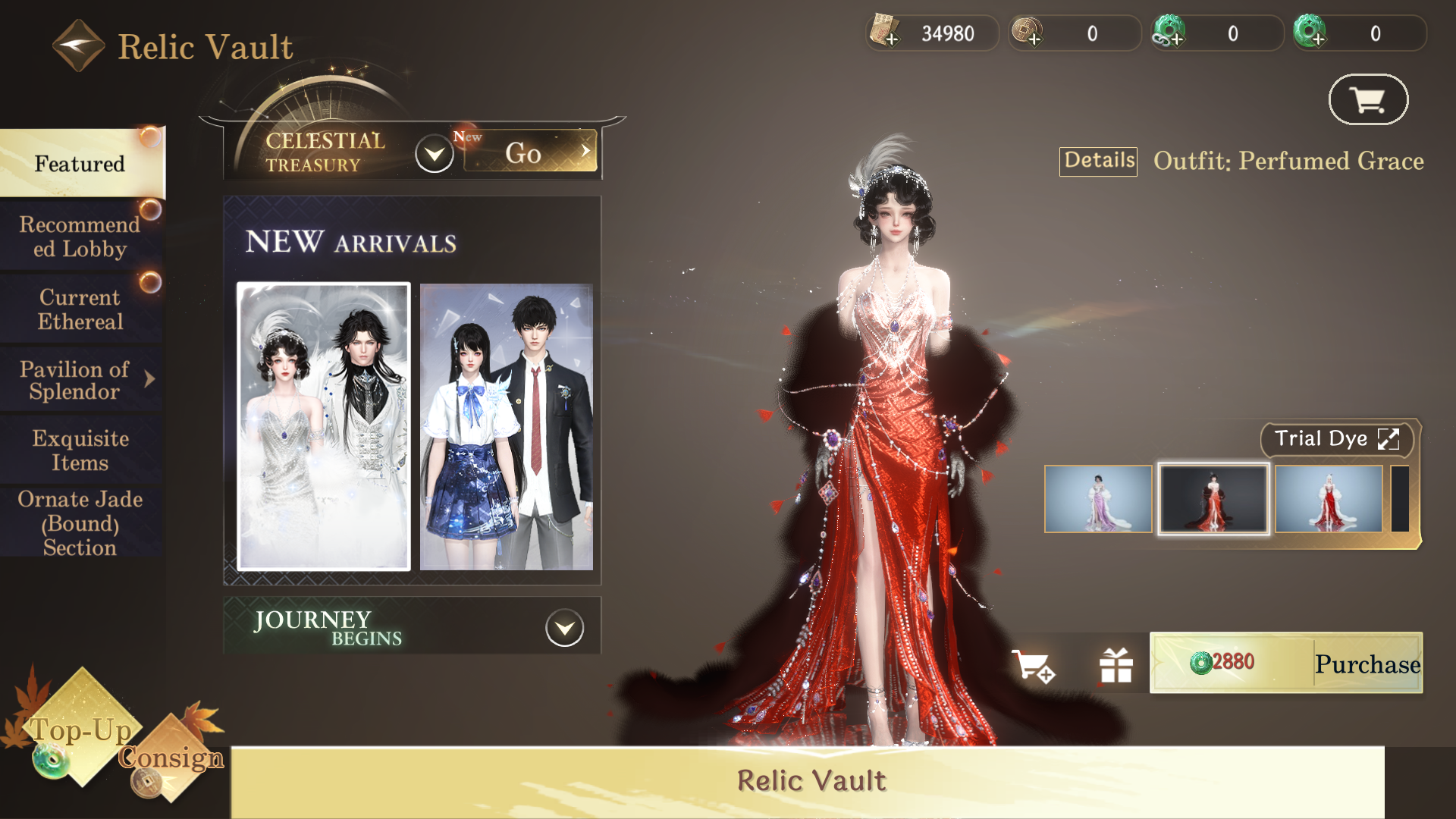
Task: Preview the purple dress dye variant
Action: (1098, 499)
